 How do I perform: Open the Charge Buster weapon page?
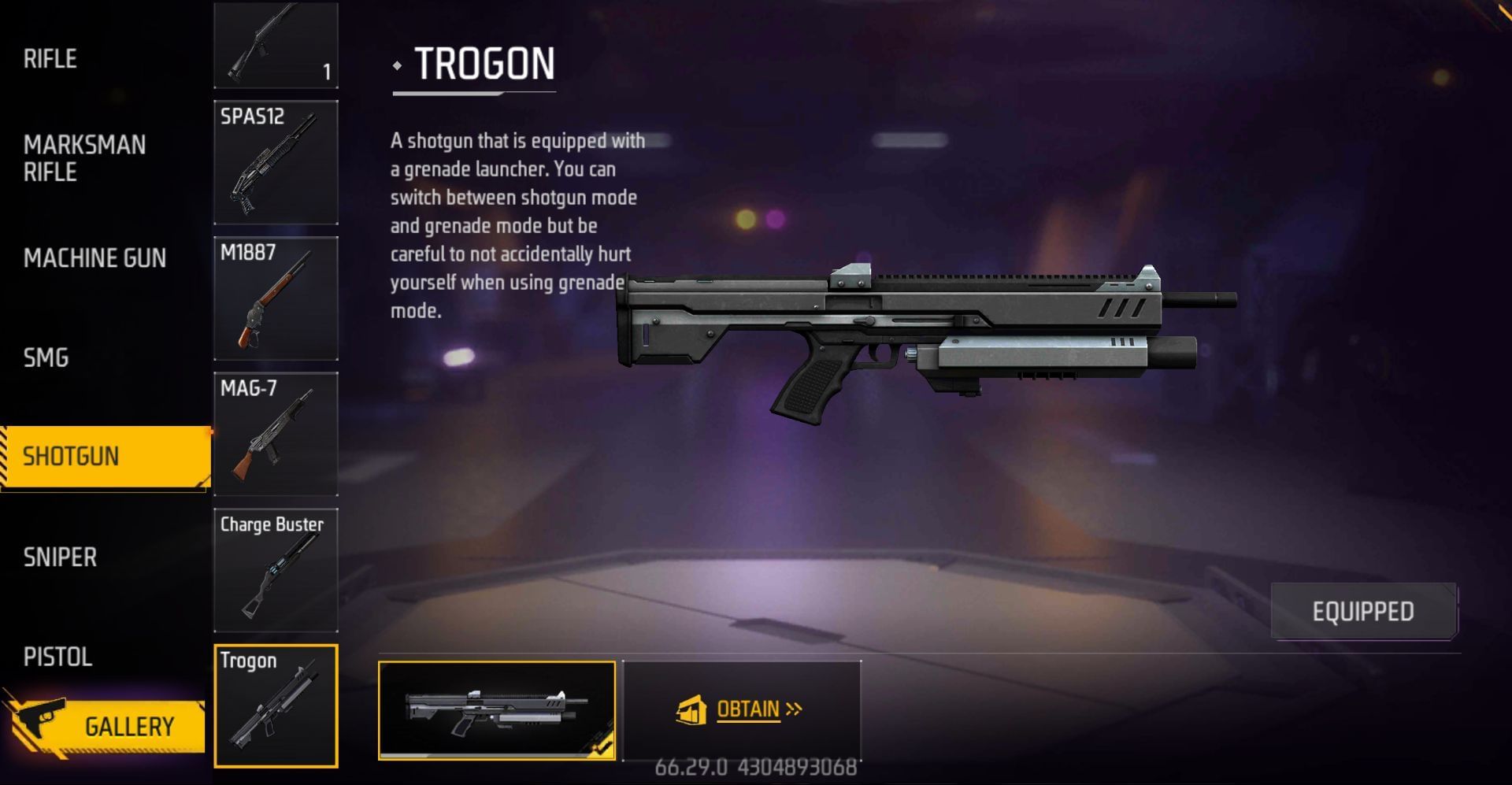[x=275, y=568]
